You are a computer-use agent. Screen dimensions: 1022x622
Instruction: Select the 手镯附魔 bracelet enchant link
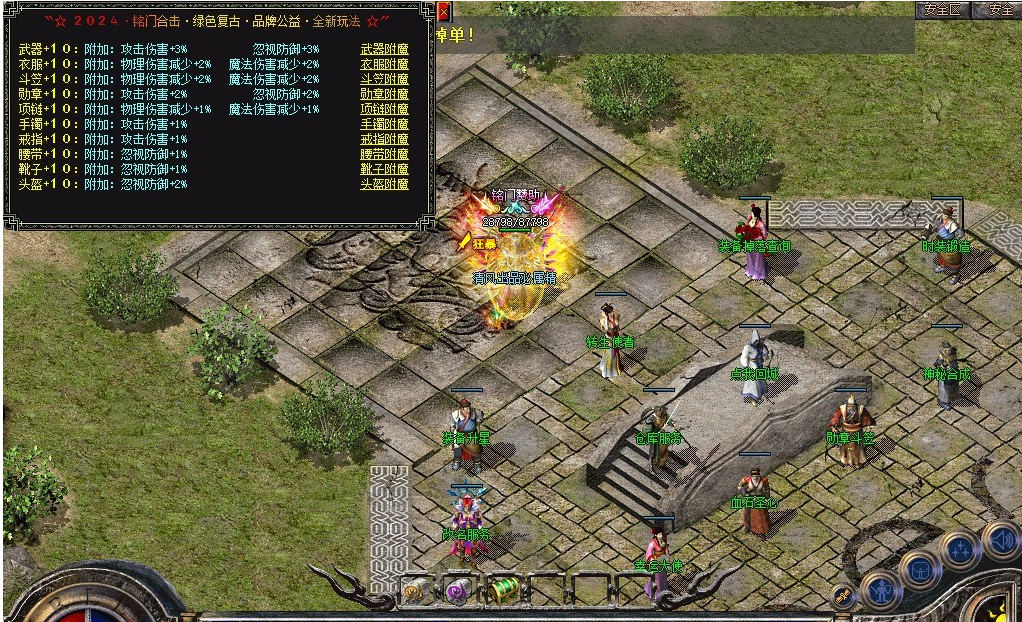point(384,124)
